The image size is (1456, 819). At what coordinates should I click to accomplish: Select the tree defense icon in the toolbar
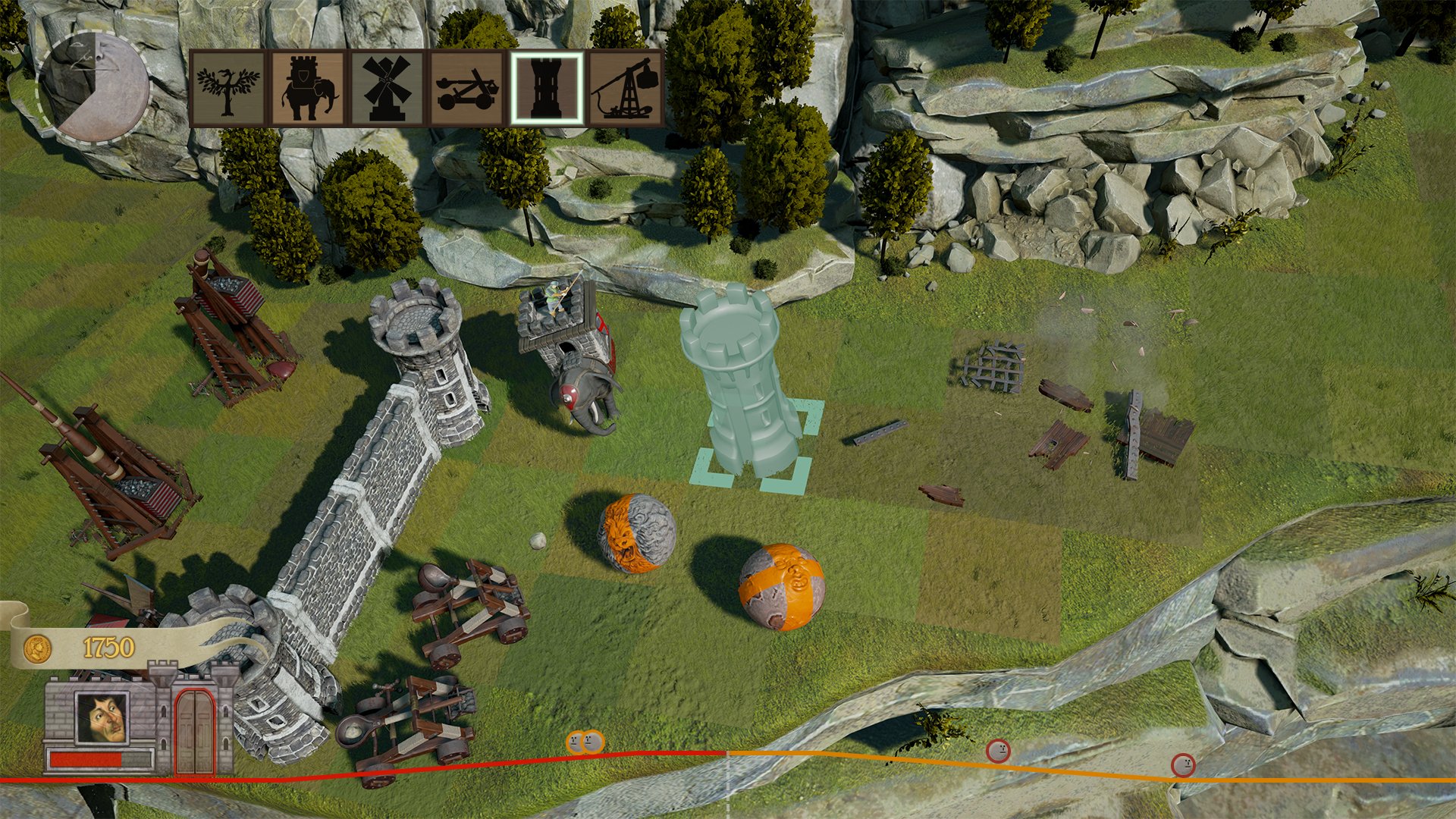click(x=227, y=87)
